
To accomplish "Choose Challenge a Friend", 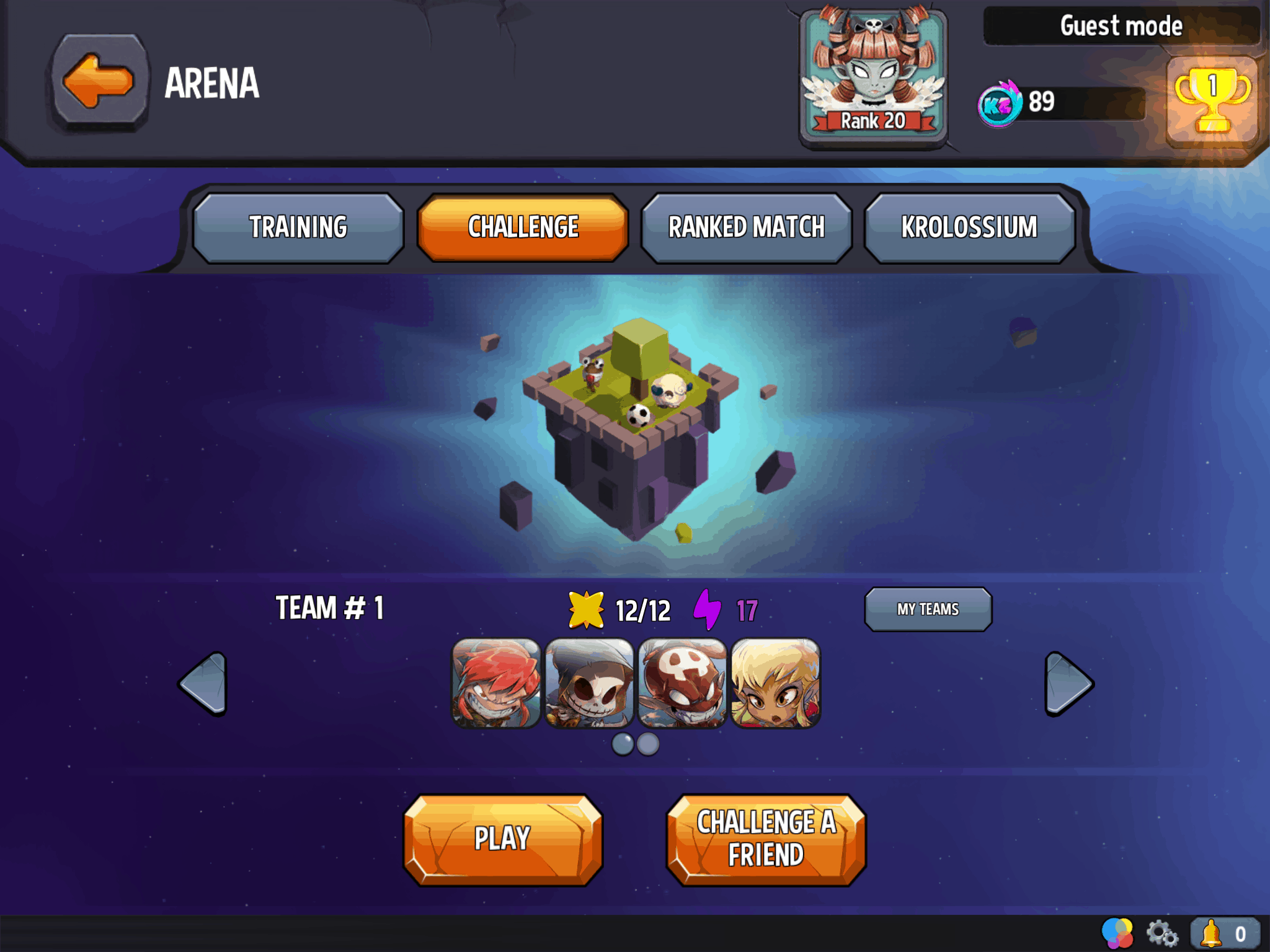I will click(x=766, y=839).
